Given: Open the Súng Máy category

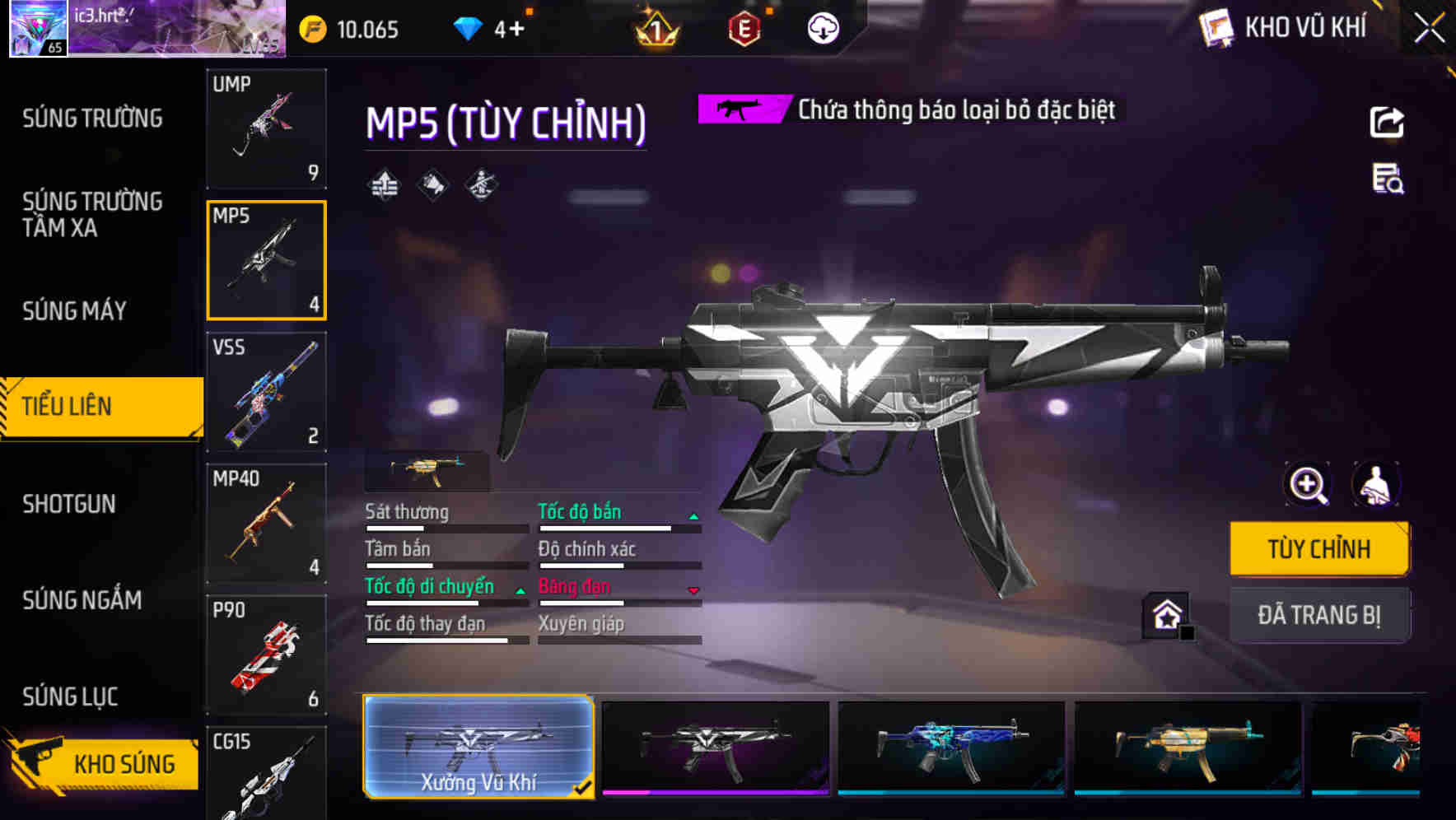Looking at the screenshot, I should [74, 311].
